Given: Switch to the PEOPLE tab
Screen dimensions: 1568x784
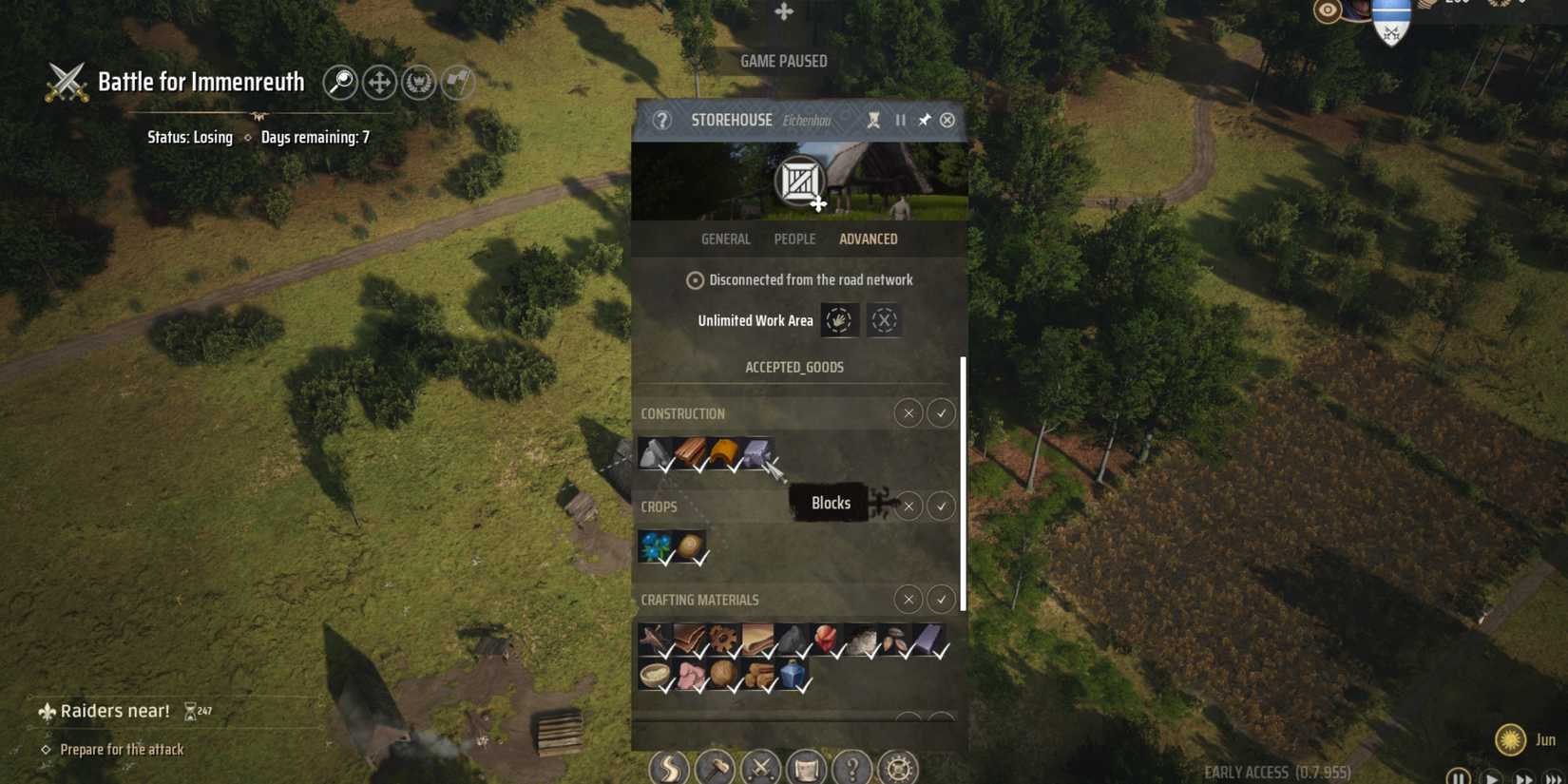Looking at the screenshot, I should coord(794,239).
